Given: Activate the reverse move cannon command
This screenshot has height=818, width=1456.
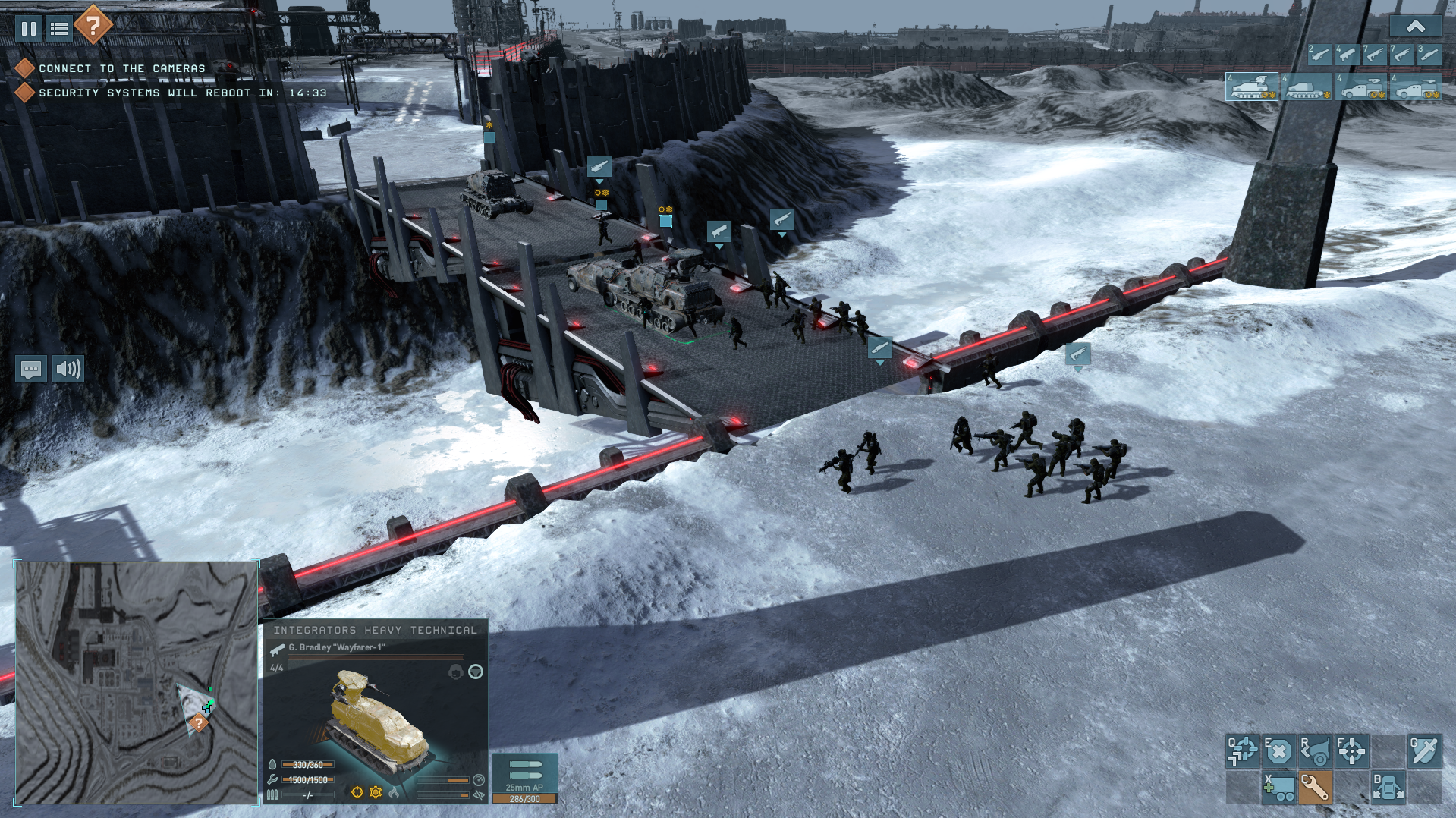Looking at the screenshot, I should [x=1315, y=751].
